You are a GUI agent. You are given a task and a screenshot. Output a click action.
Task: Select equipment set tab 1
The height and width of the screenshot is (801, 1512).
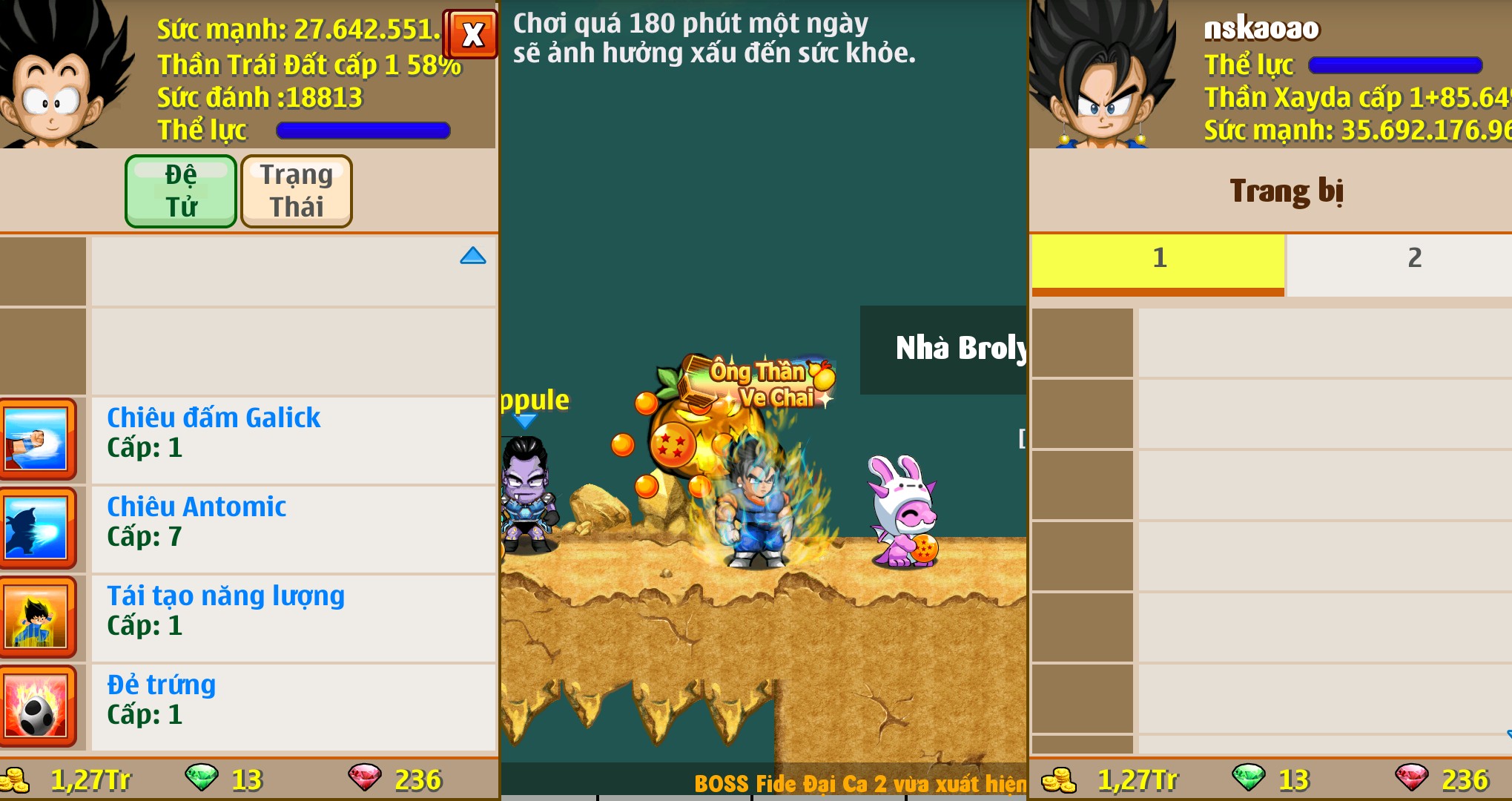(1158, 259)
